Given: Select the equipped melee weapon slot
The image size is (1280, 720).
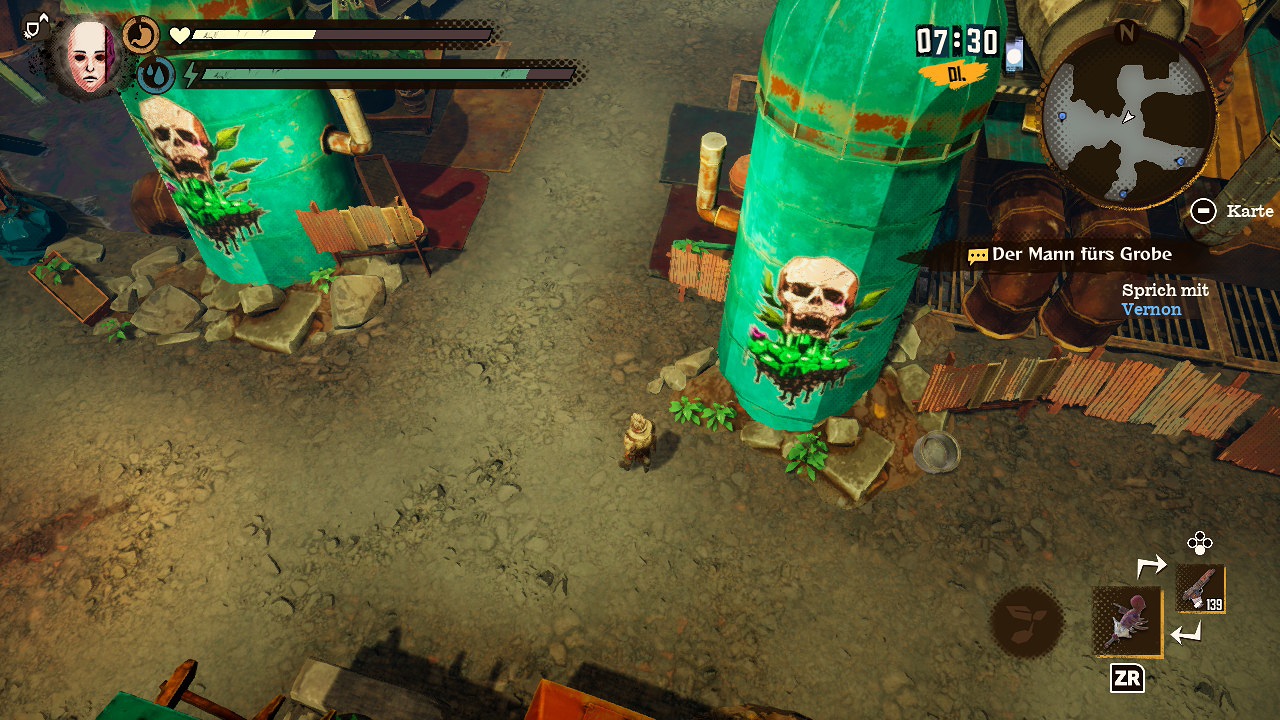Looking at the screenshot, I should pos(1128,621).
